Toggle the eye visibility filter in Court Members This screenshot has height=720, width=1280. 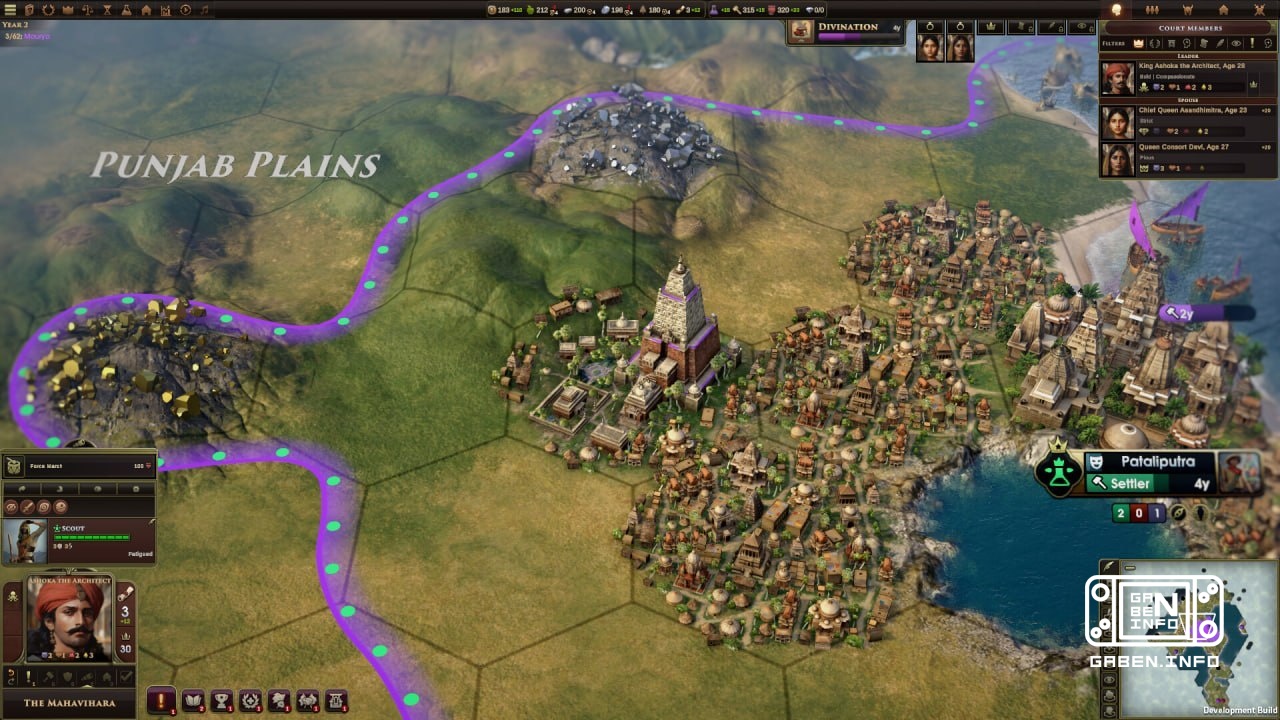1237,43
